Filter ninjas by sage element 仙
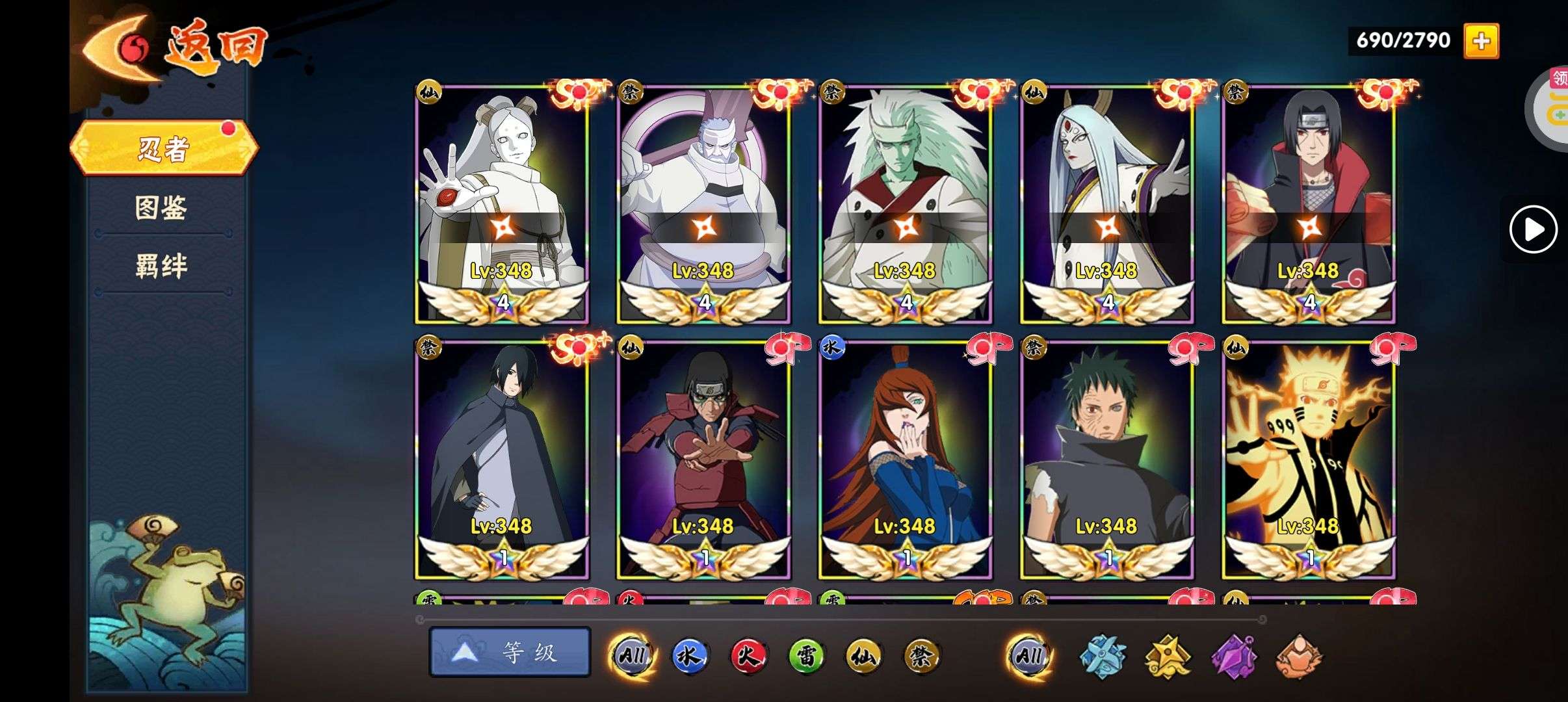The width and height of the screenshot is (1568, 702). (x=864, y=655)
